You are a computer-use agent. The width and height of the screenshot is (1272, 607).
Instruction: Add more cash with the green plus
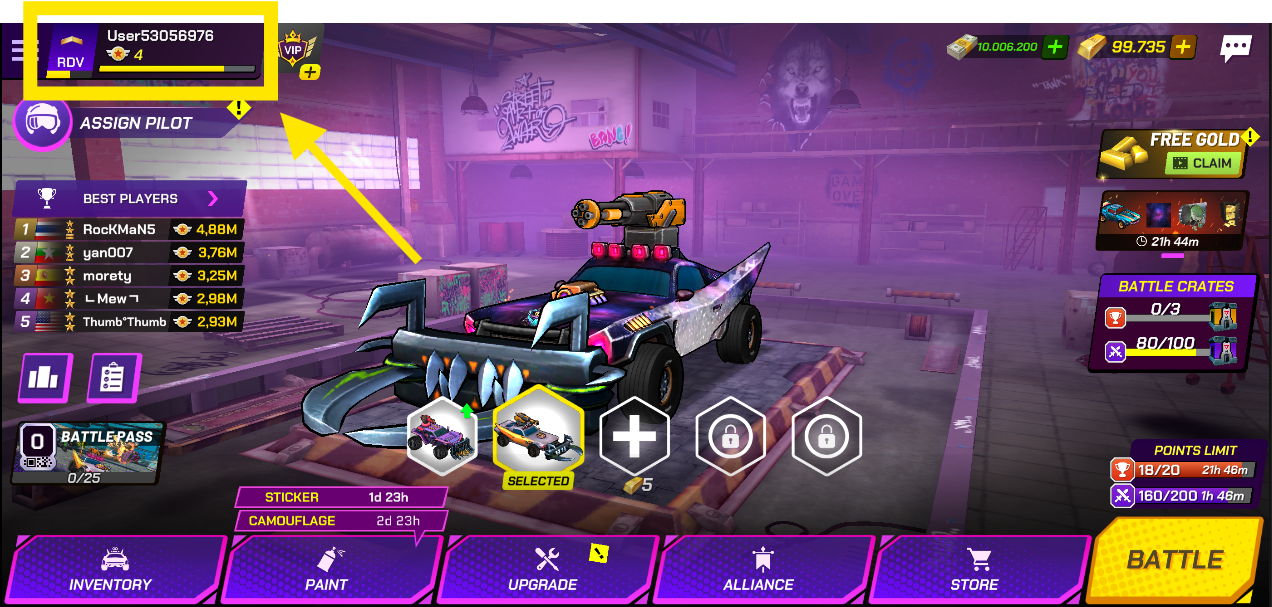(x=1055, y=46)
